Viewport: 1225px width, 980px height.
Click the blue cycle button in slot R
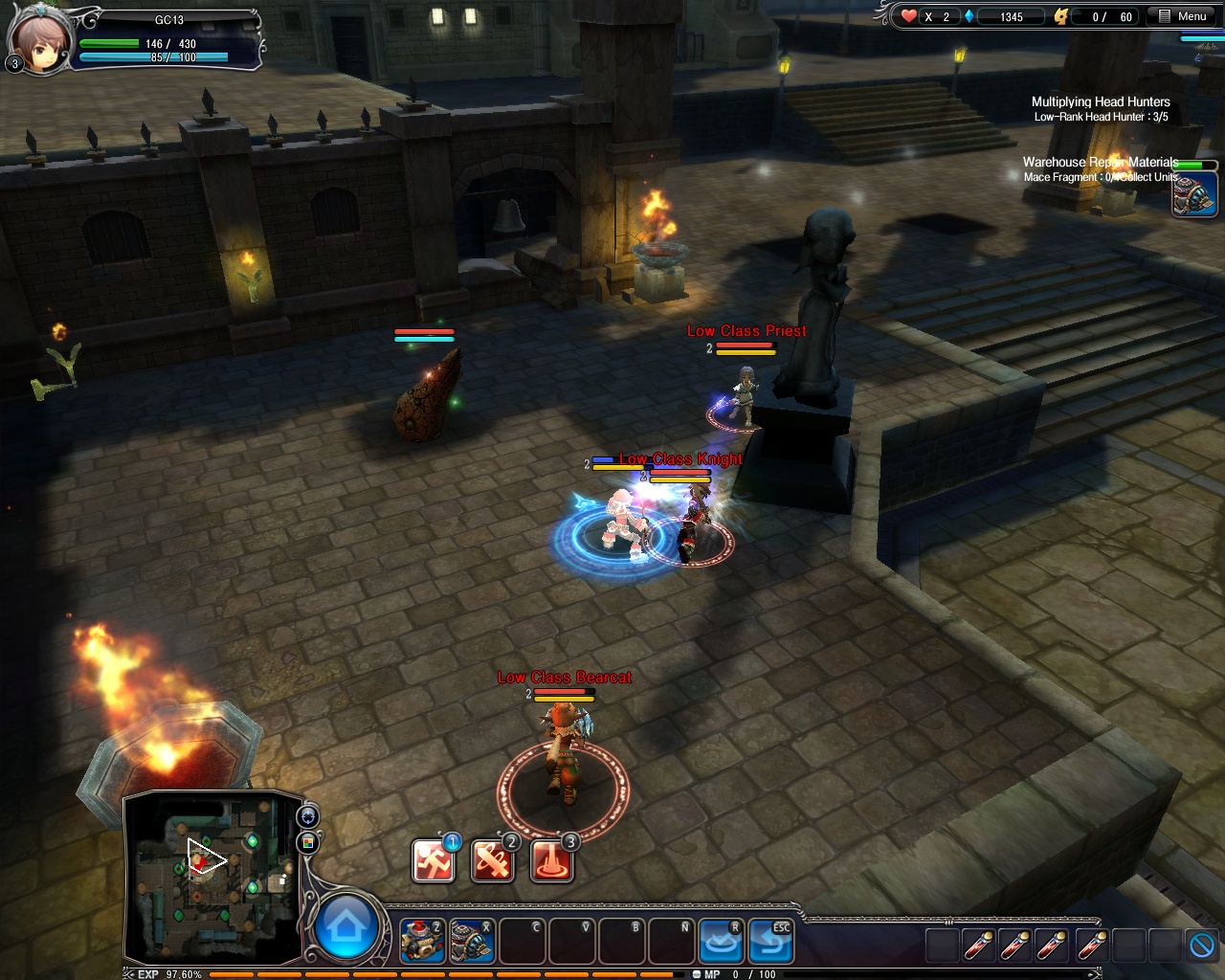point(720,941)
